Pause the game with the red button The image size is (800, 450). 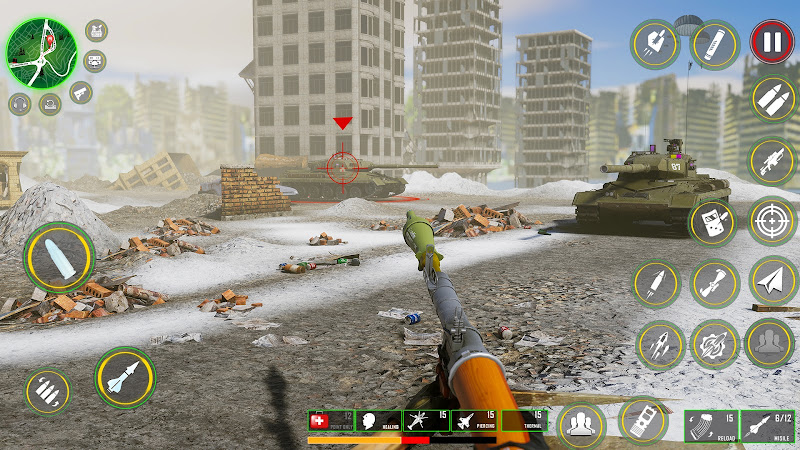point(771,42)
